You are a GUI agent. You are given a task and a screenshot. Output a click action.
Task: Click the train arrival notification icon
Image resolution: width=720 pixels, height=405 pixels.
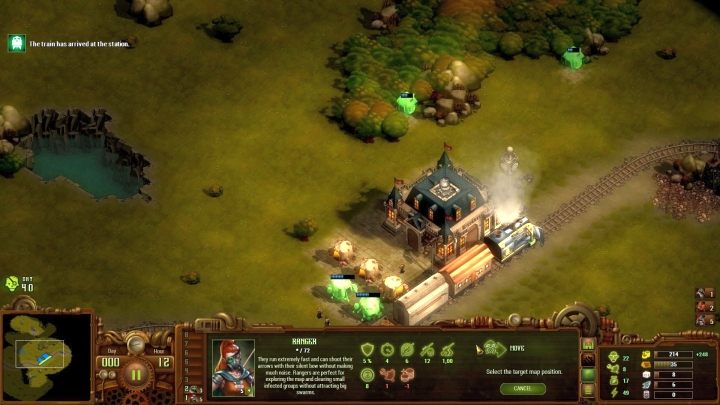pos(17,43)
